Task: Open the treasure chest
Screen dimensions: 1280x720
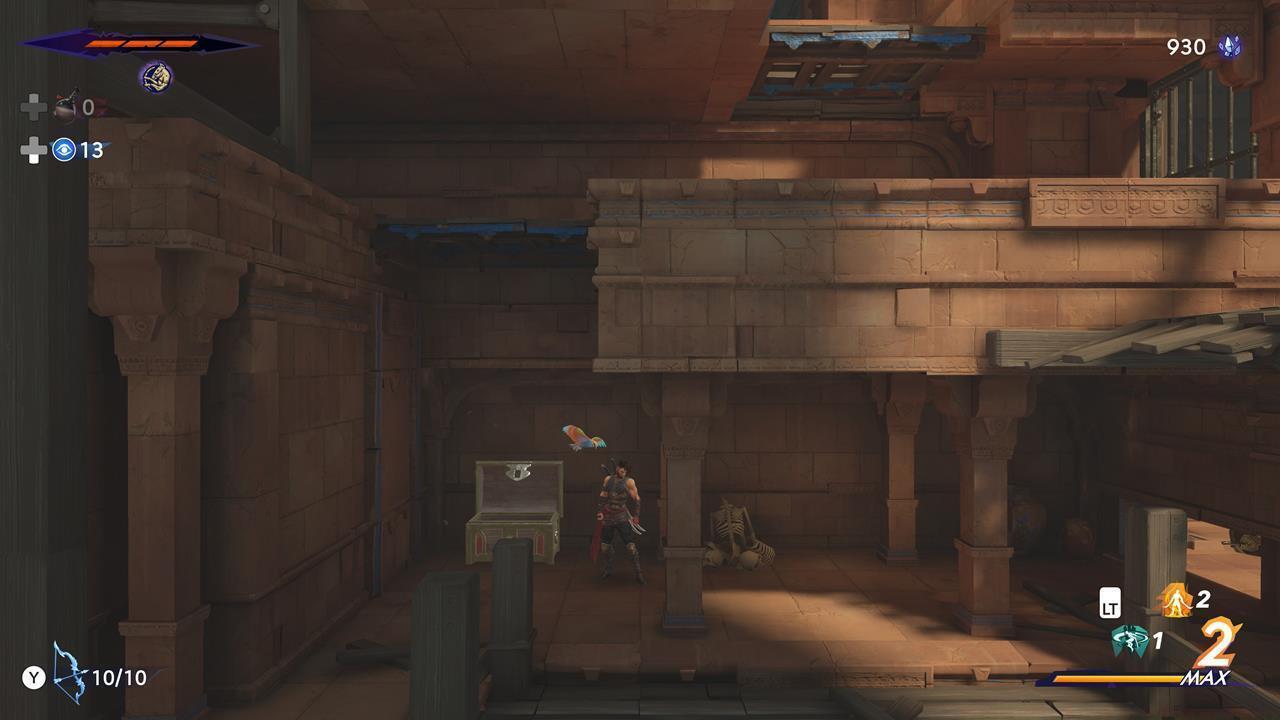Action: (x=512, y=510)
